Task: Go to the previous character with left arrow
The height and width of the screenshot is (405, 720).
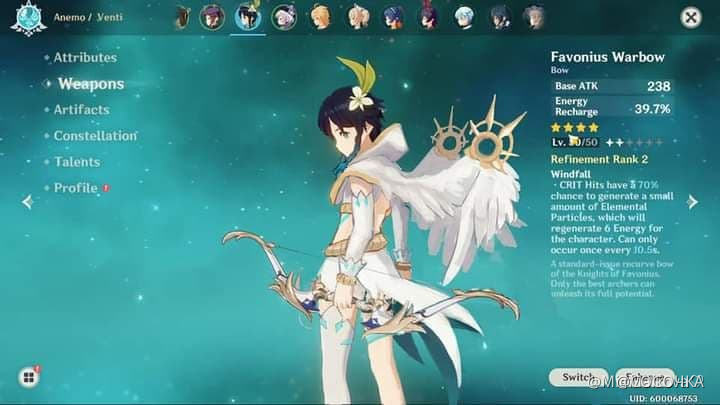Action: (27, 201)
